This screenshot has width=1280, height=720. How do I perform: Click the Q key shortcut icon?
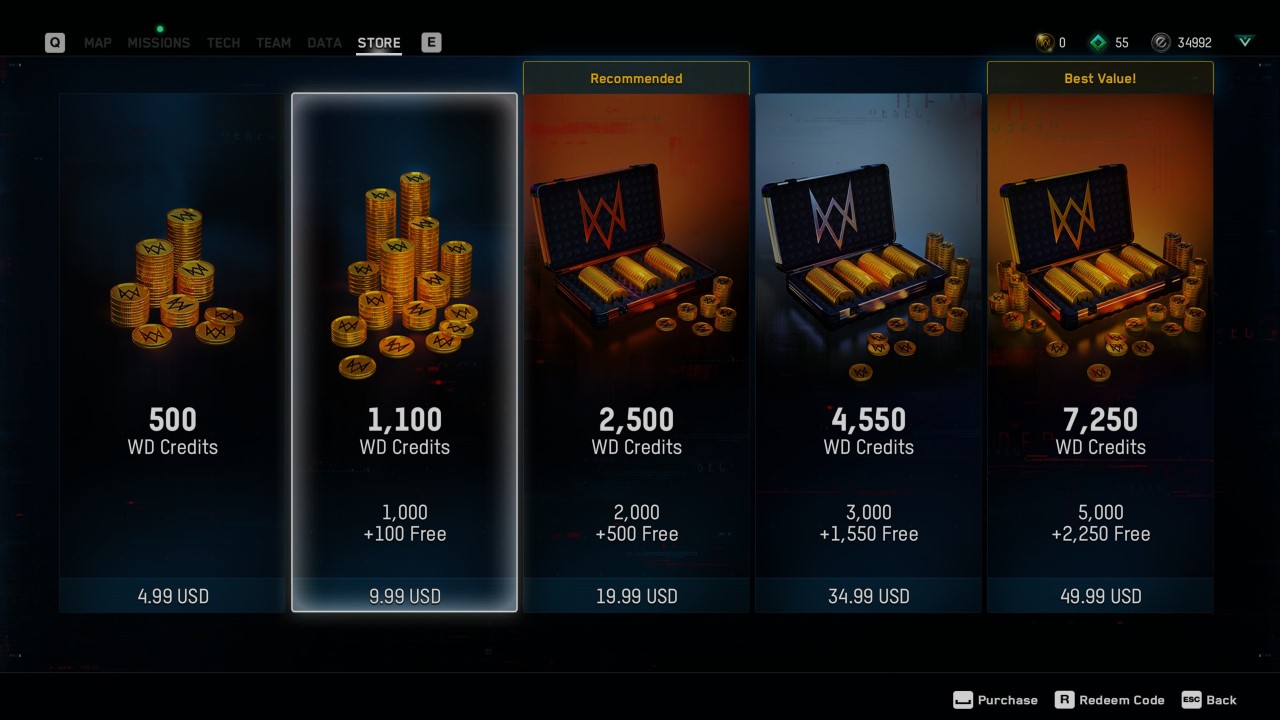pos(55,43)
